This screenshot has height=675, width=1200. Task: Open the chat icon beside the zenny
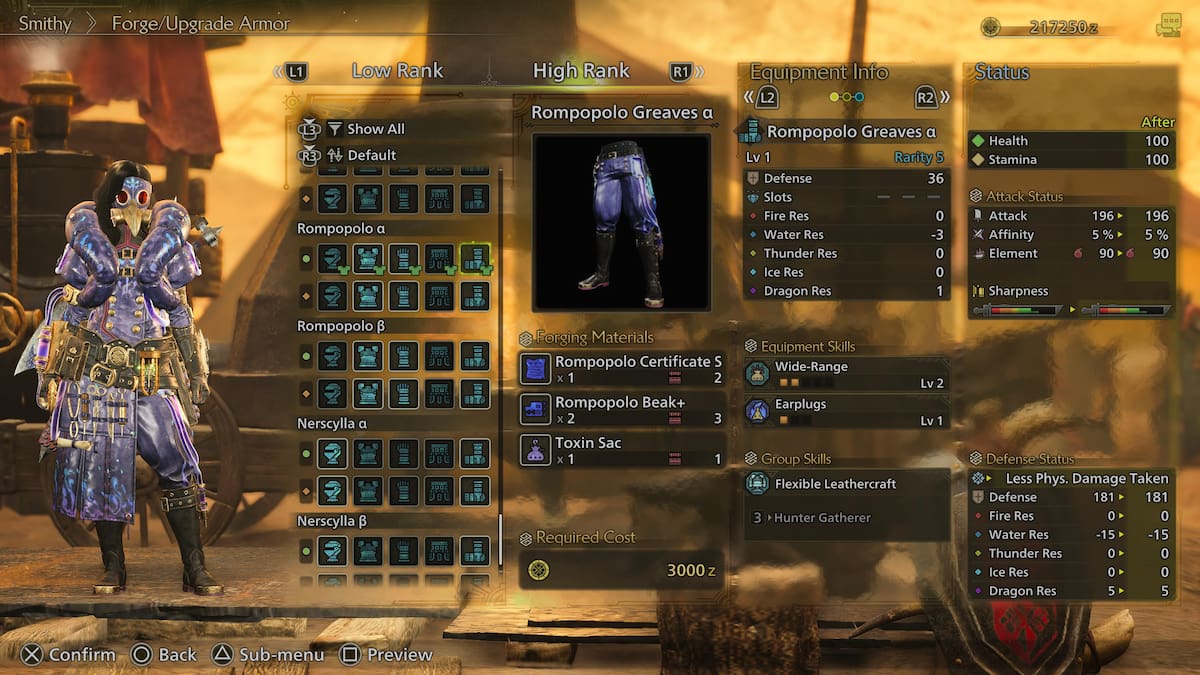click(x=1167, y=27)
